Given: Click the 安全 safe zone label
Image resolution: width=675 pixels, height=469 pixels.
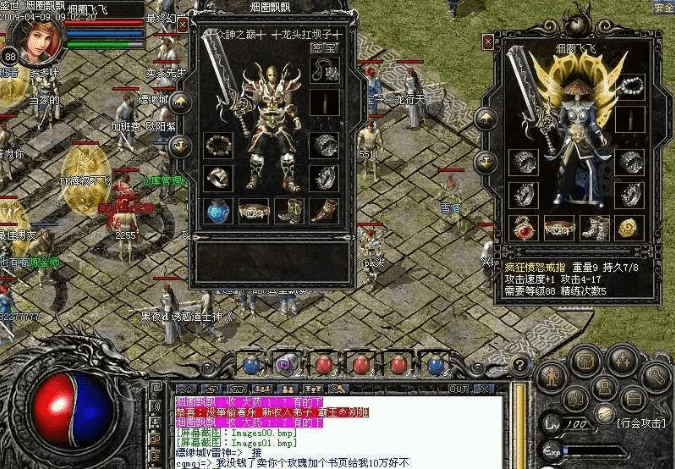Looking at the screenshot, I should [663, 7].
